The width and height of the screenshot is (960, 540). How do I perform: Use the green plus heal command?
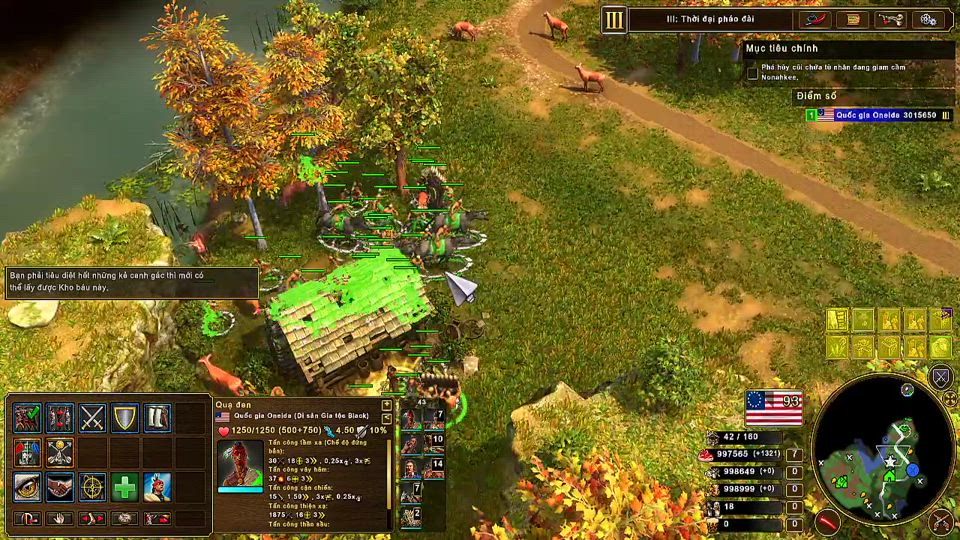click(125, 487)
